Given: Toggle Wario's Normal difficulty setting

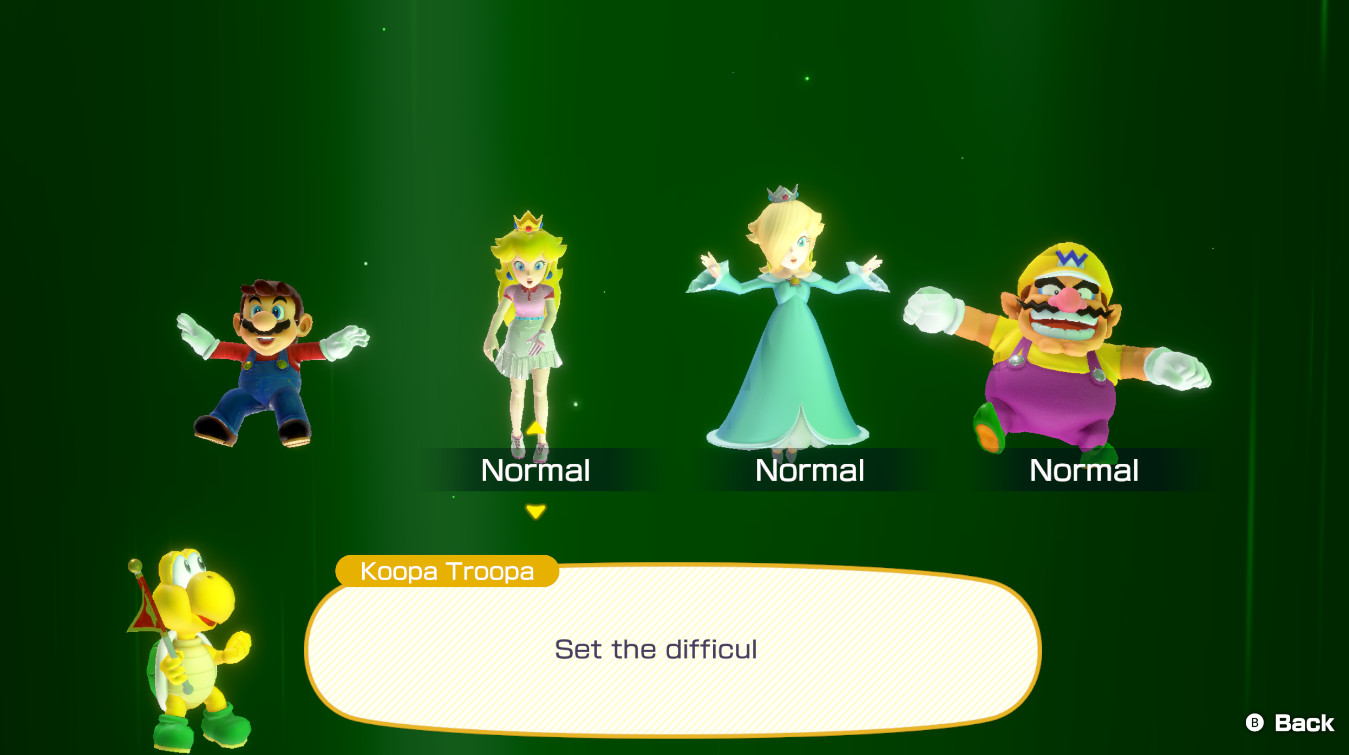Looking at the screenshot, I should coord(1085,470).
